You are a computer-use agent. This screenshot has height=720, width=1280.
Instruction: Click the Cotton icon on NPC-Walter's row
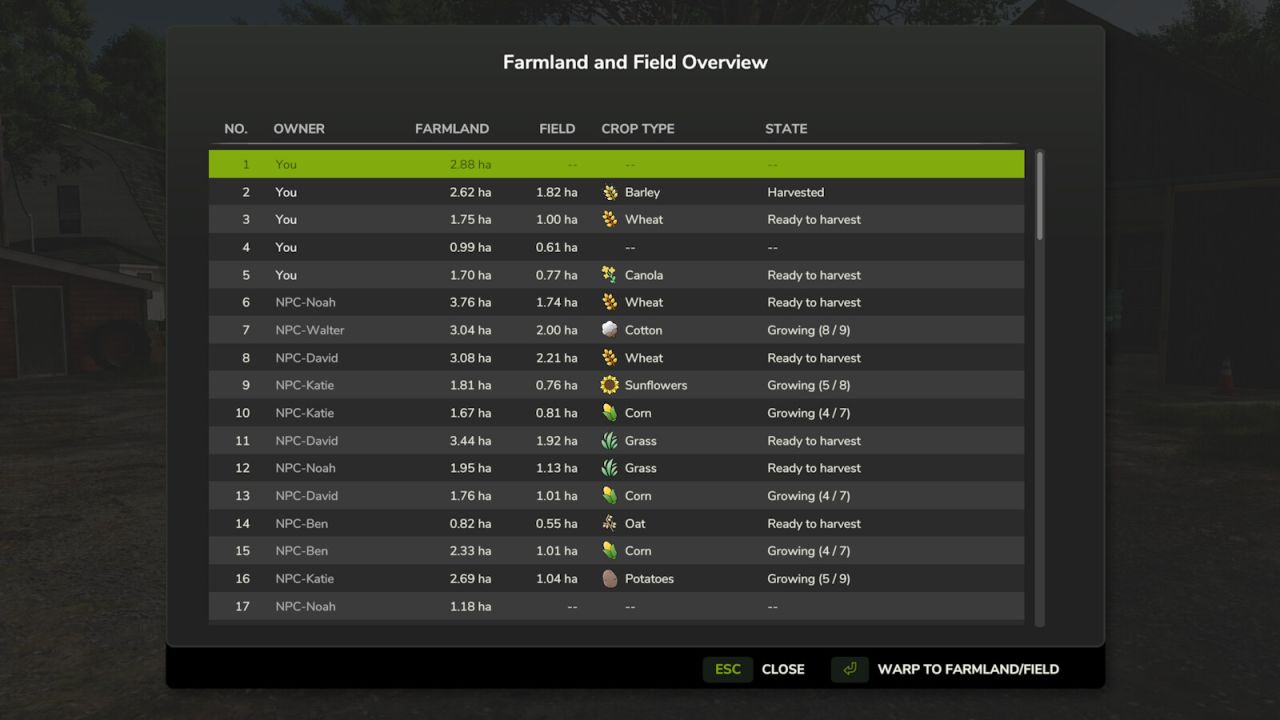click(611, 330)
